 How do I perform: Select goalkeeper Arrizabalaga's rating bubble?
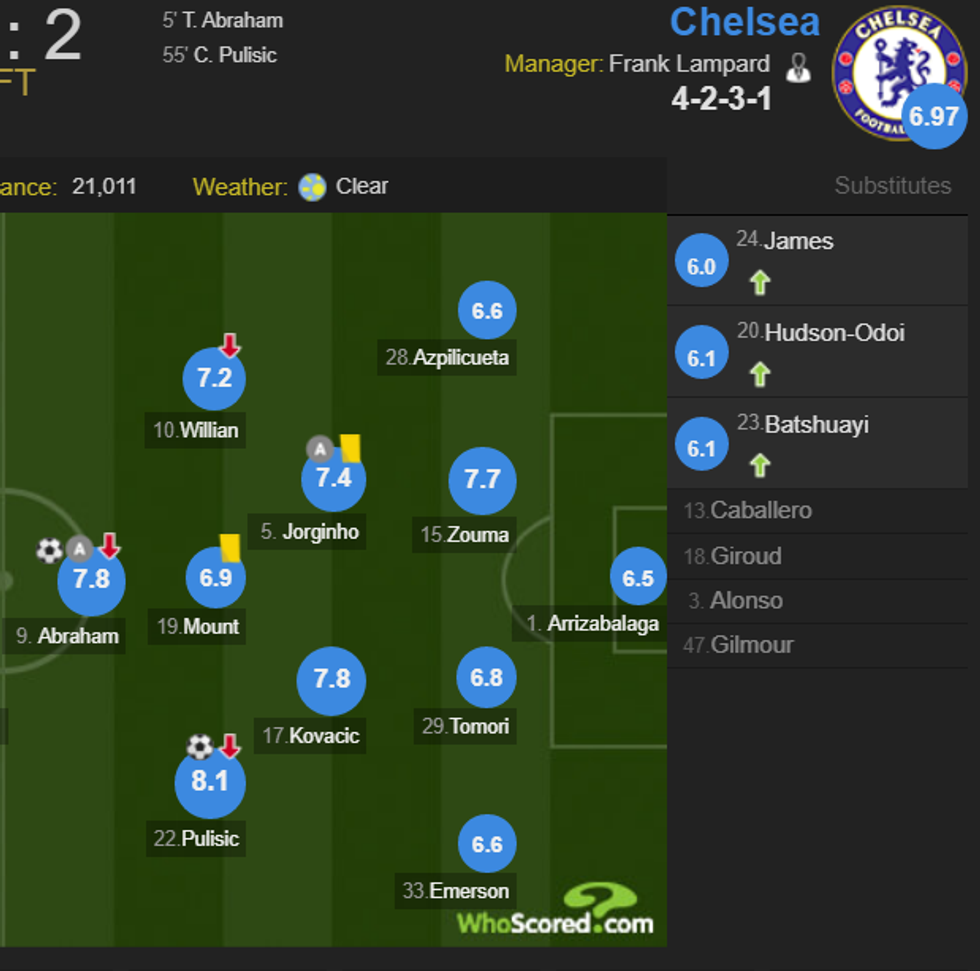[638, 578]
